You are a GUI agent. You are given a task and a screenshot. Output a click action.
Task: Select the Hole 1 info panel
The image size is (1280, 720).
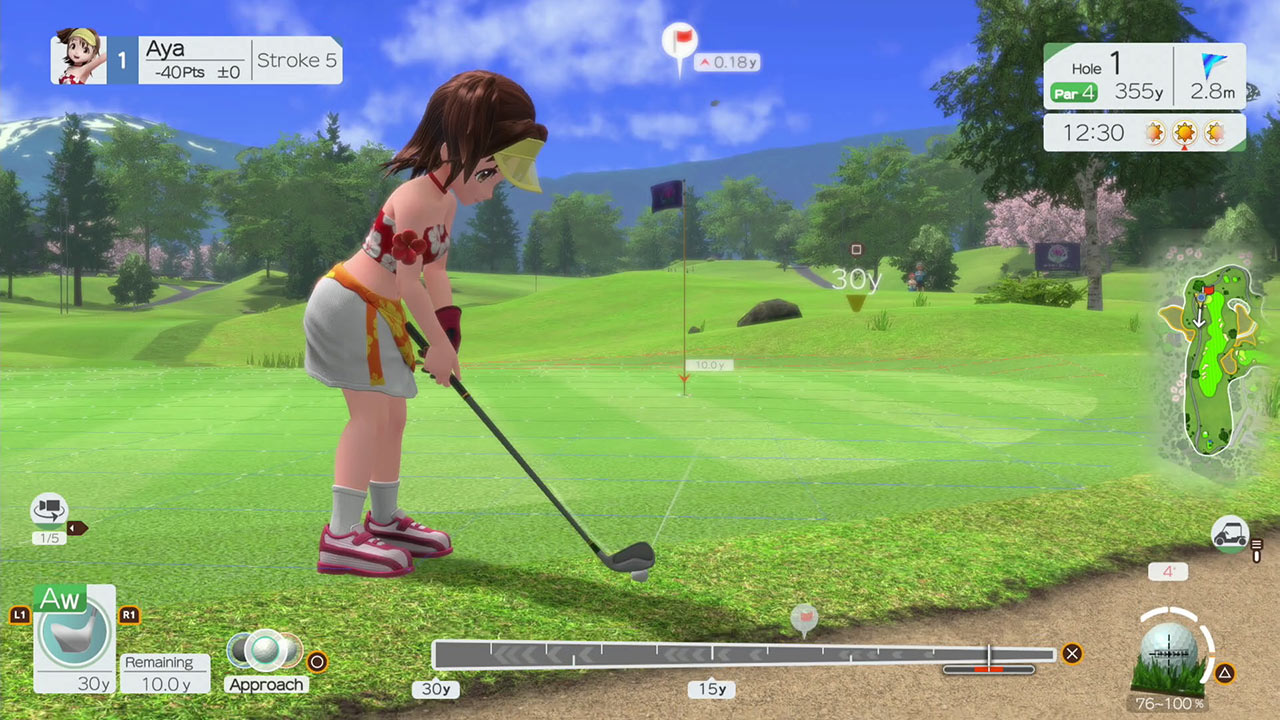click(x=1144, y=78)
